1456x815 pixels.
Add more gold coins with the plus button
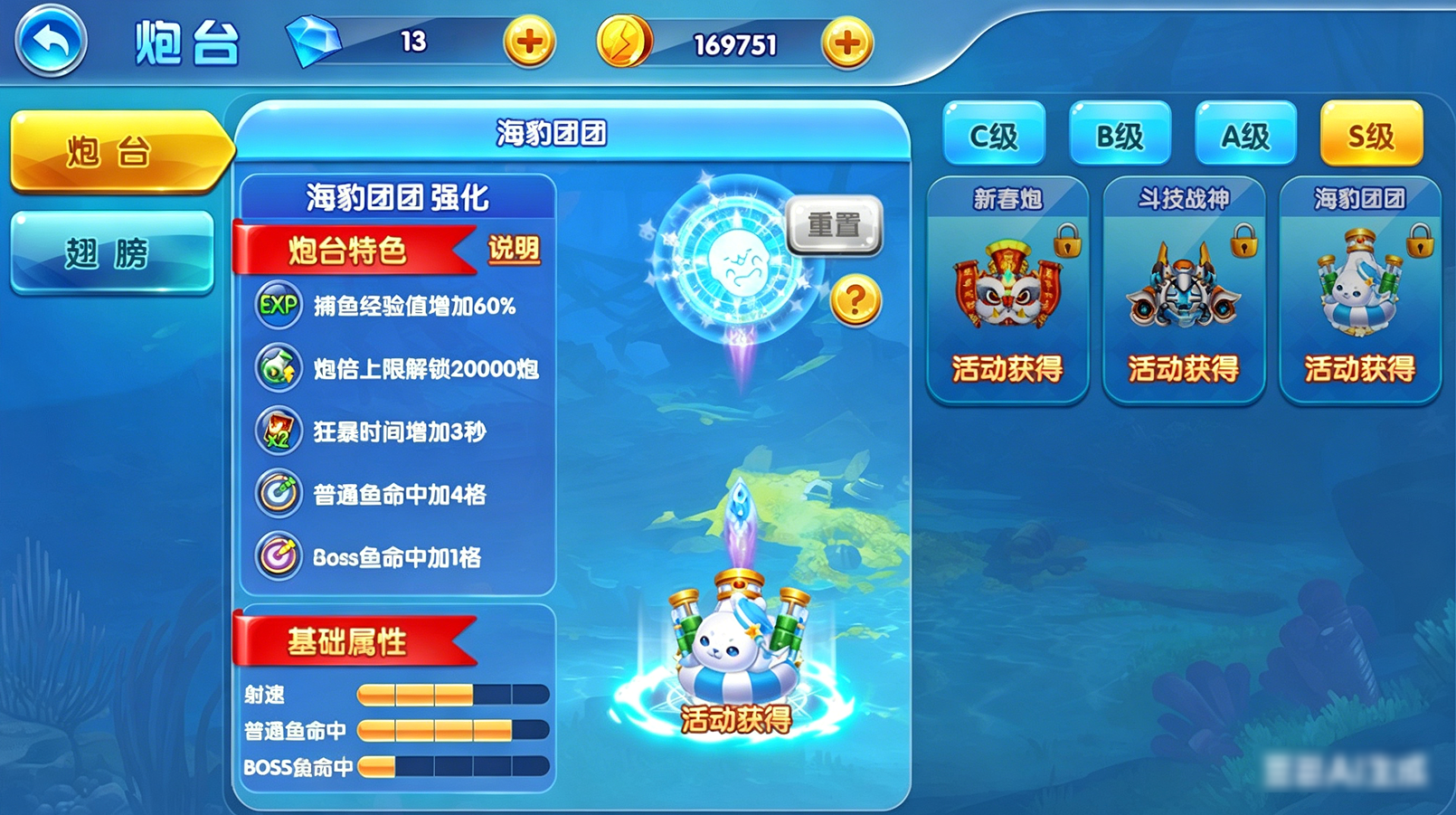coord(846,43)
